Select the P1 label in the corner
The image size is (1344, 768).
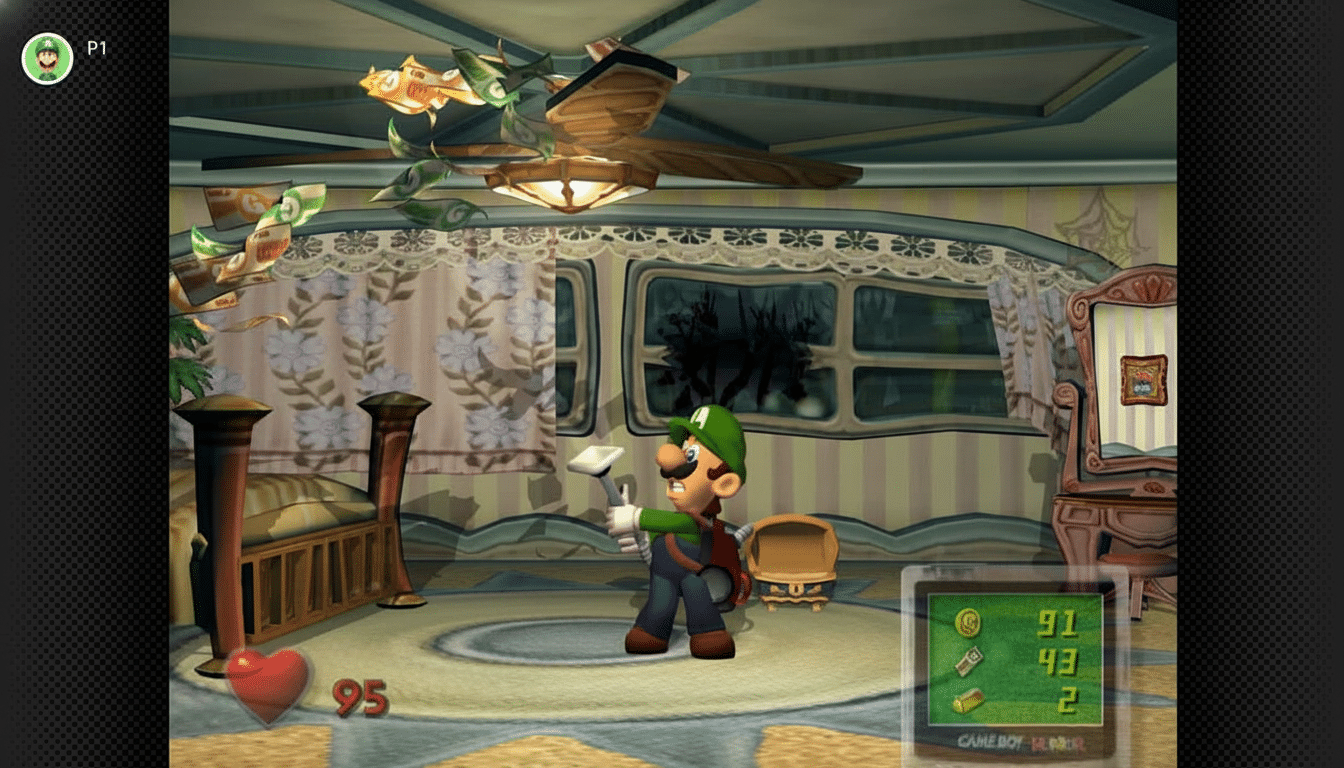click(99, 45)
